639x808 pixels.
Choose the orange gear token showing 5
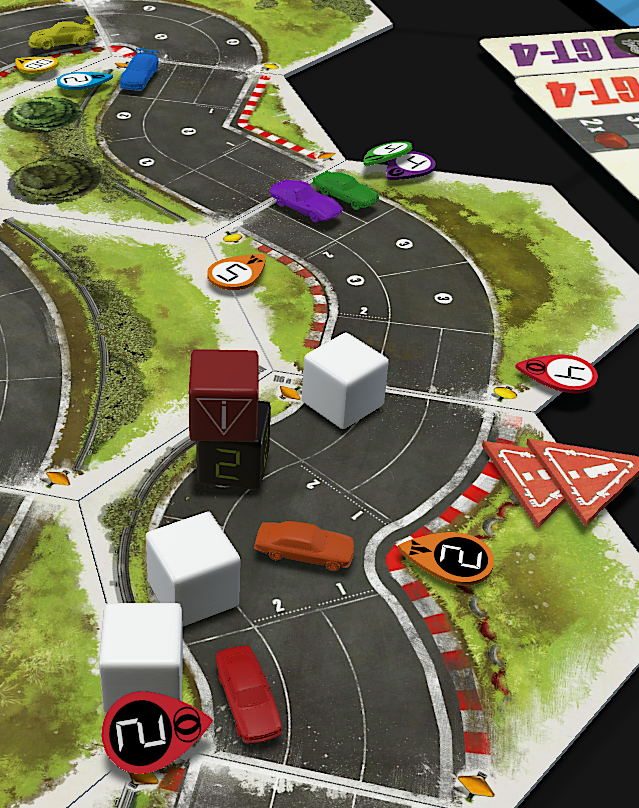tap(236, 270)
